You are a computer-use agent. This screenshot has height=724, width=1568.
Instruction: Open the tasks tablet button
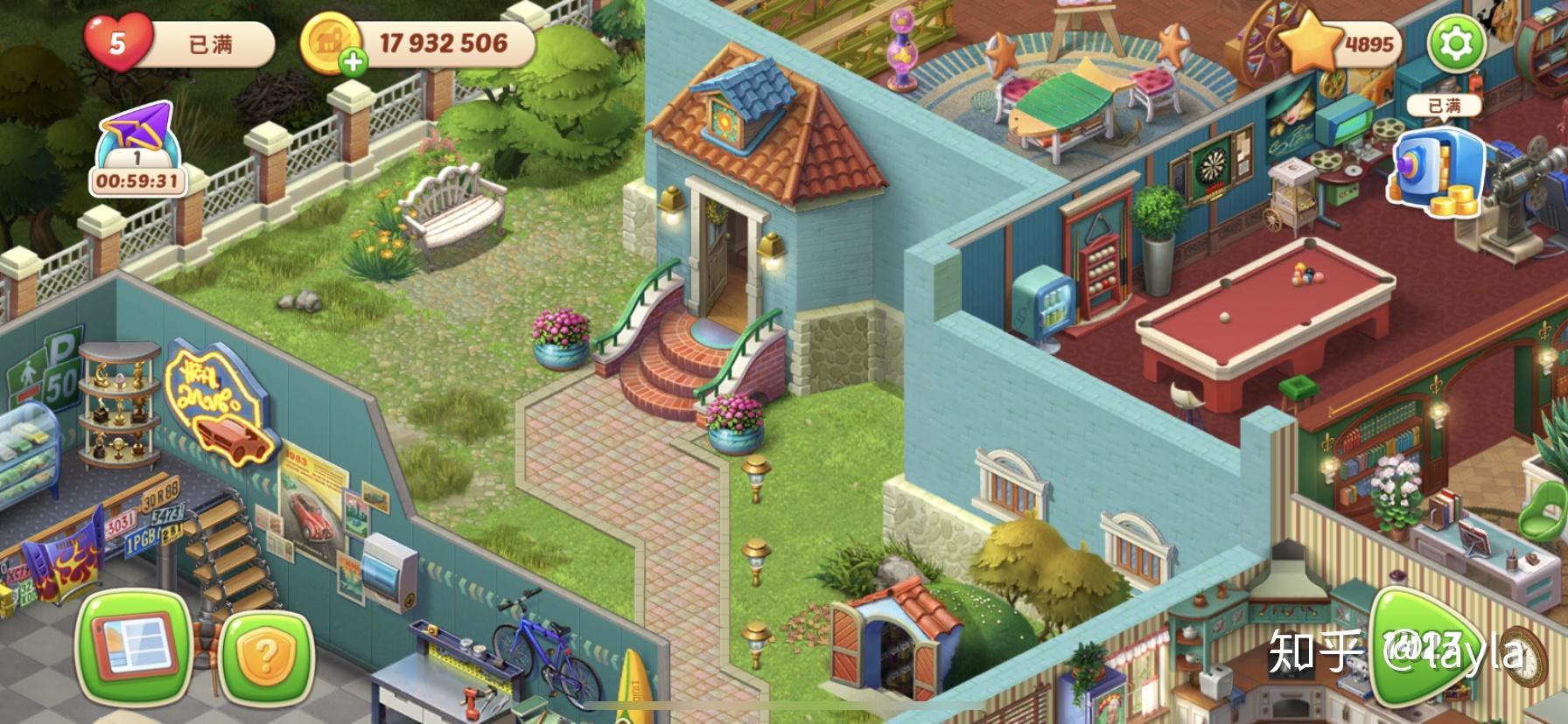pos(134,644)
